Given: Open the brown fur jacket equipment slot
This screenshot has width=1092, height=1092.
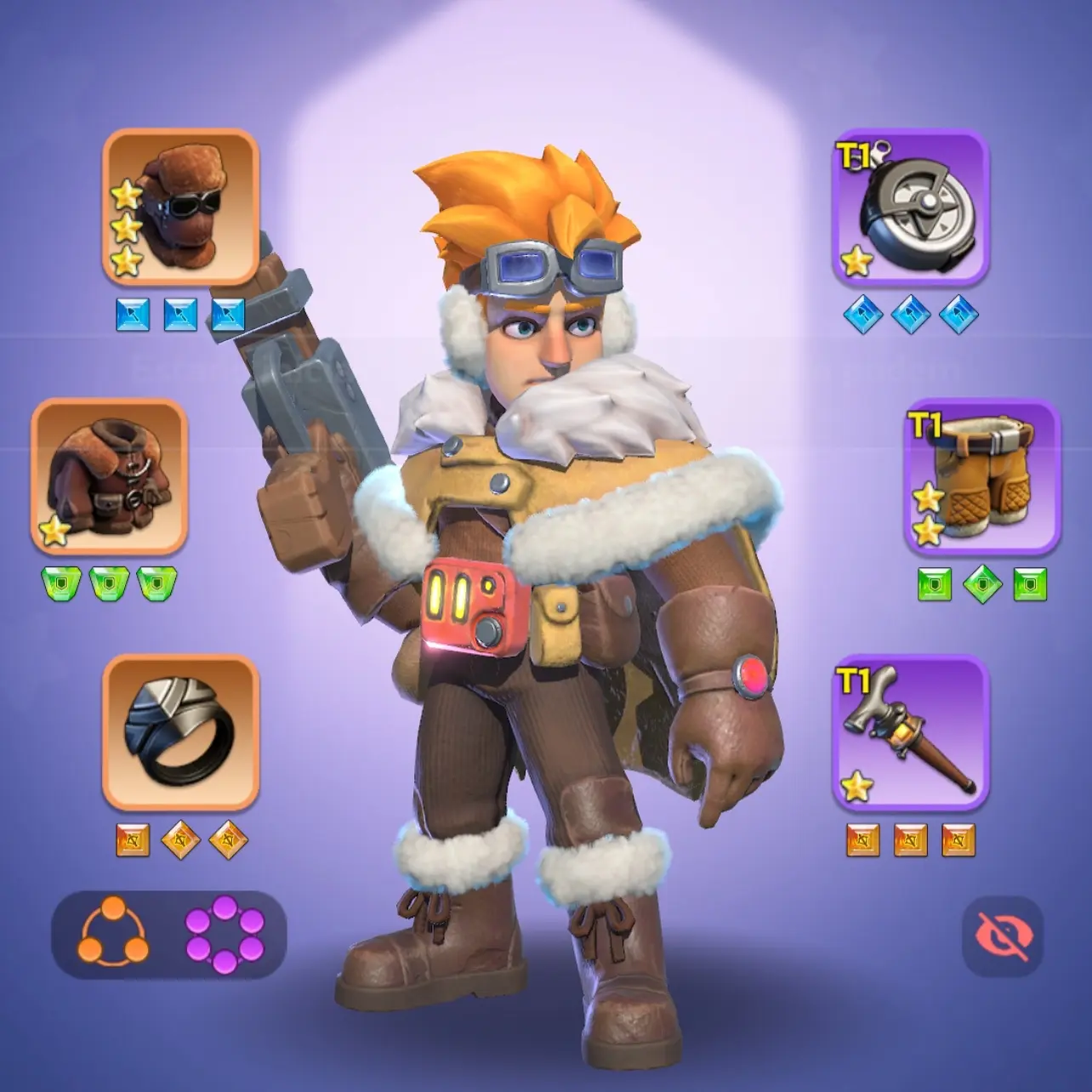Looking at the screenshot, I should 109,476.
